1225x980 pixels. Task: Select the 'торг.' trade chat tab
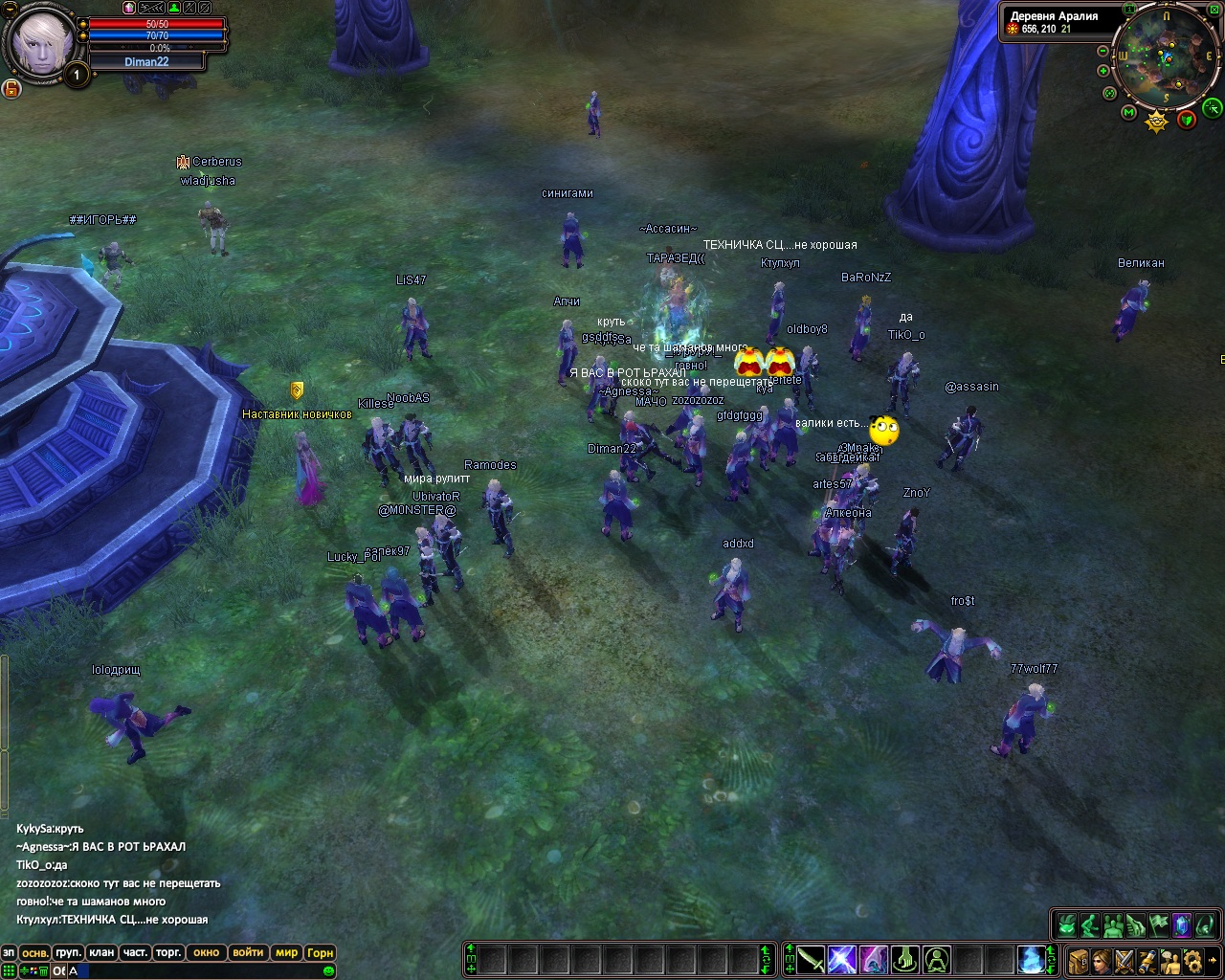[168, 952]
